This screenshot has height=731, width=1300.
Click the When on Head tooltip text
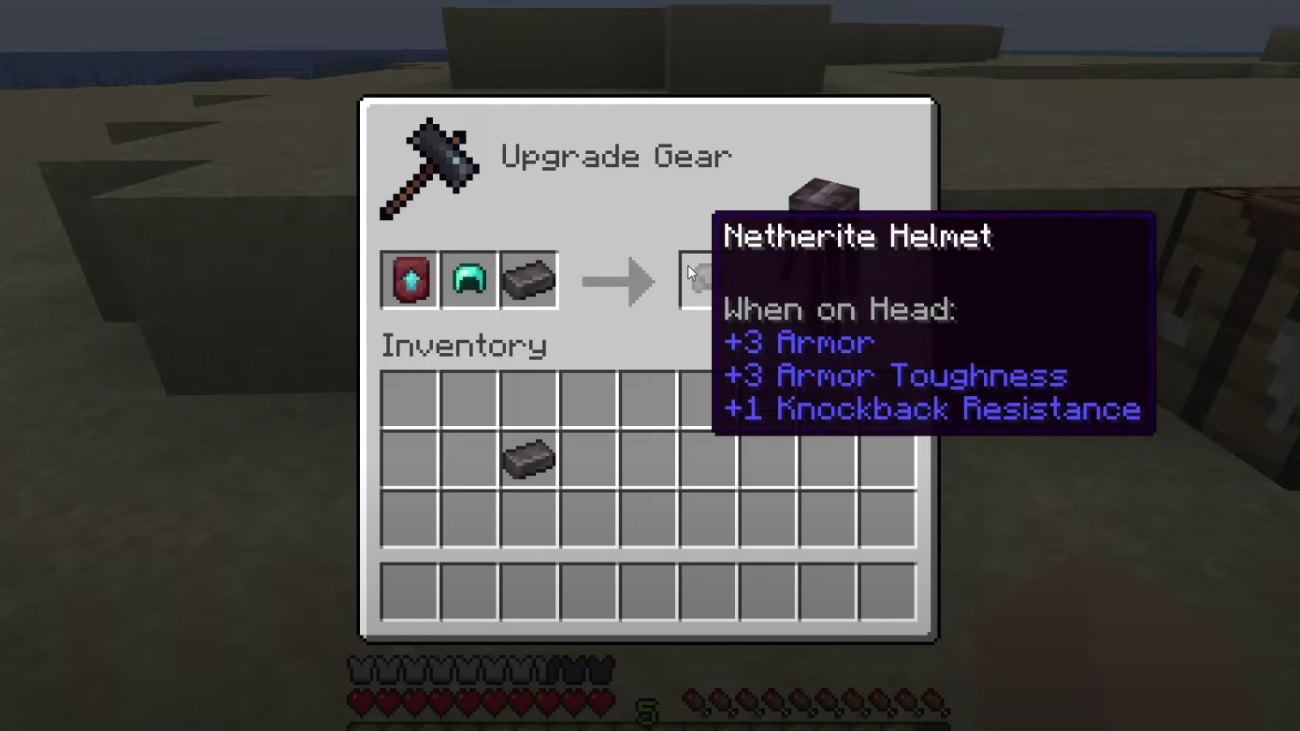coord(838,309)
